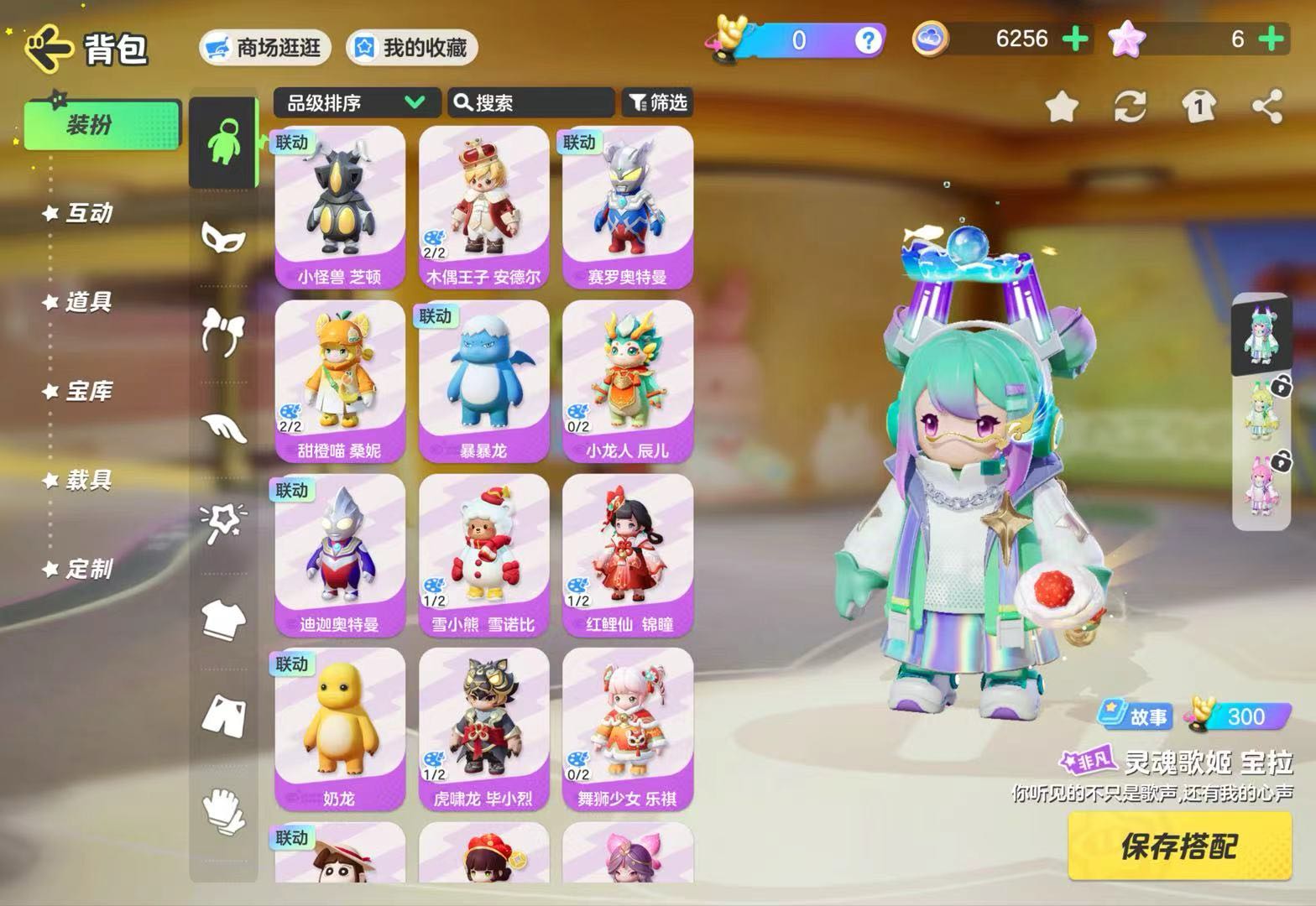Switch to the 道具 tab
This screenshot has height=906, width=1316.
[x=88, y=302]
